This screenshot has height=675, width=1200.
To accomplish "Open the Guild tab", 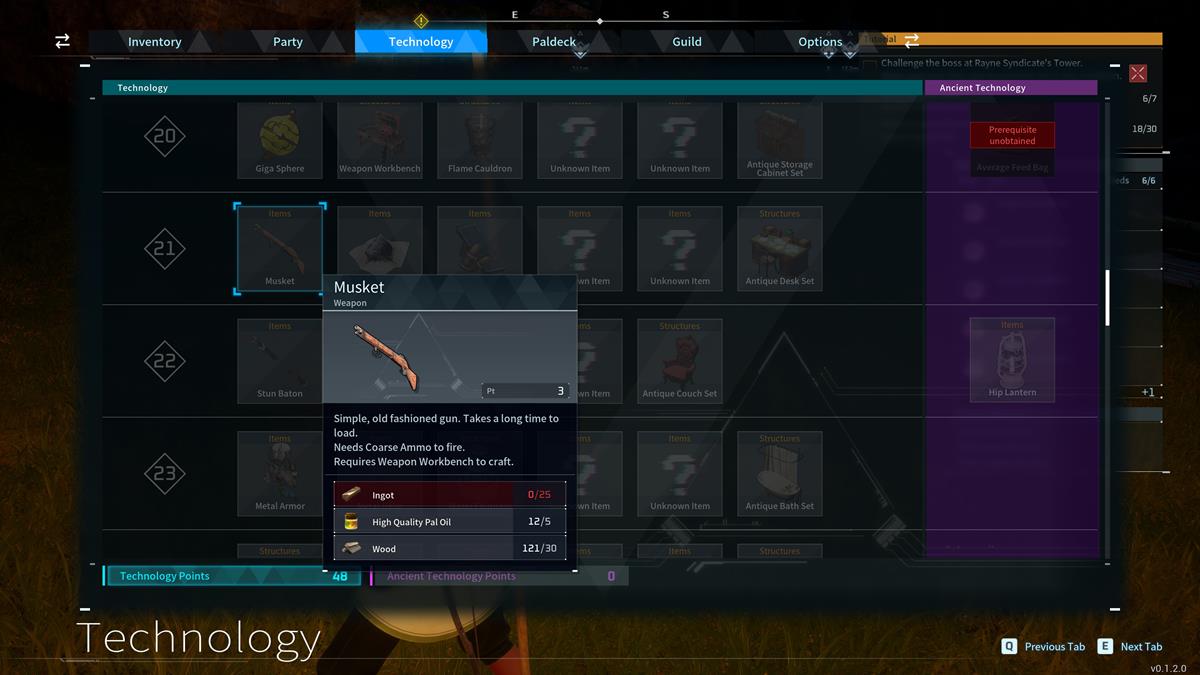I will [687, 42].
